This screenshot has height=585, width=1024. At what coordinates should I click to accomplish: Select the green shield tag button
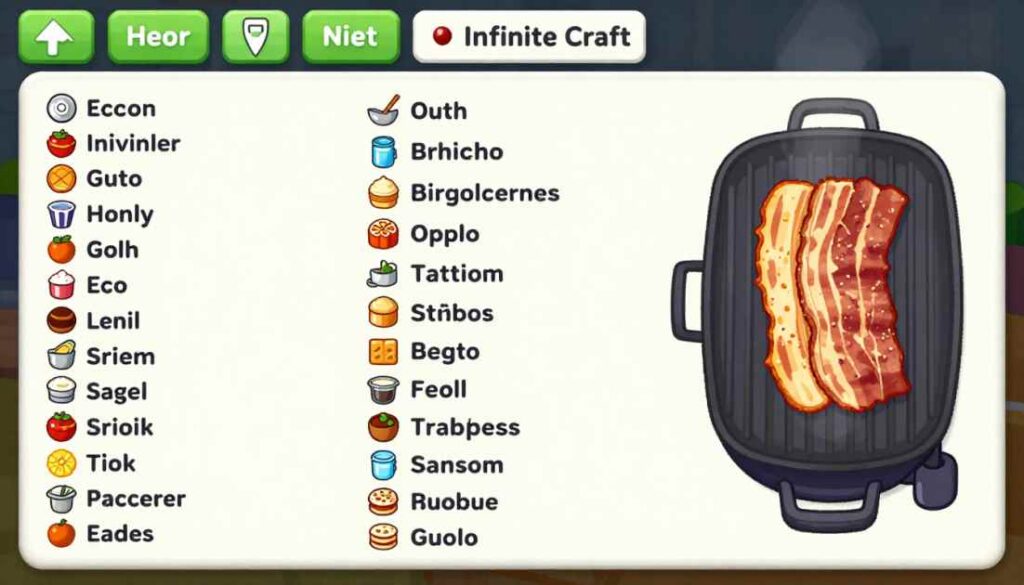(255, 38)
